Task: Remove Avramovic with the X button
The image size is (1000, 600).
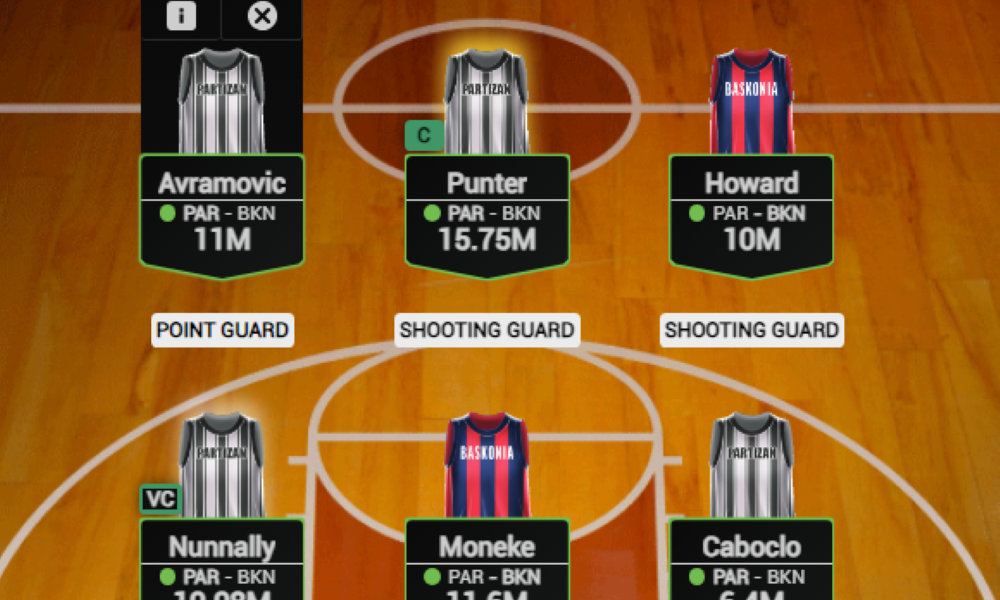Action: [x=262, y=17]
